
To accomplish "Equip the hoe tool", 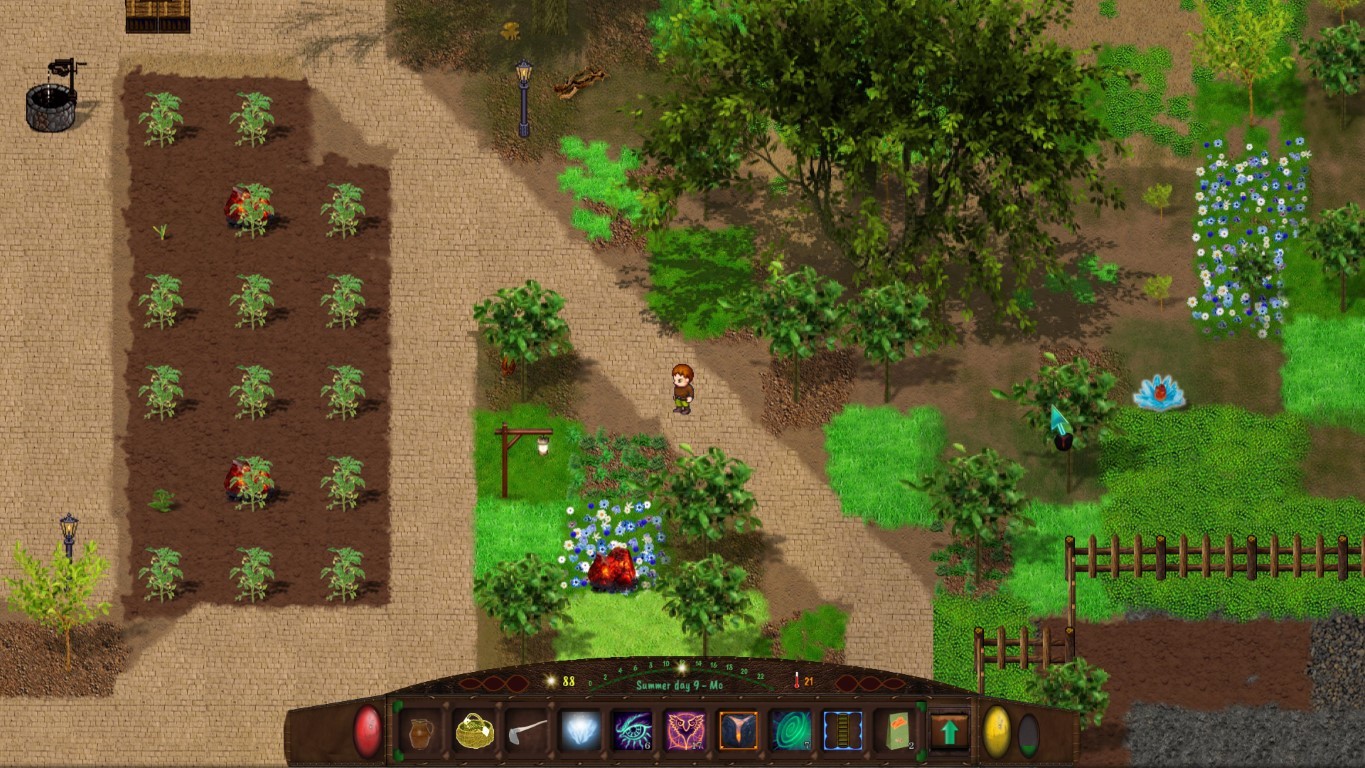I will tap(527, 731).
